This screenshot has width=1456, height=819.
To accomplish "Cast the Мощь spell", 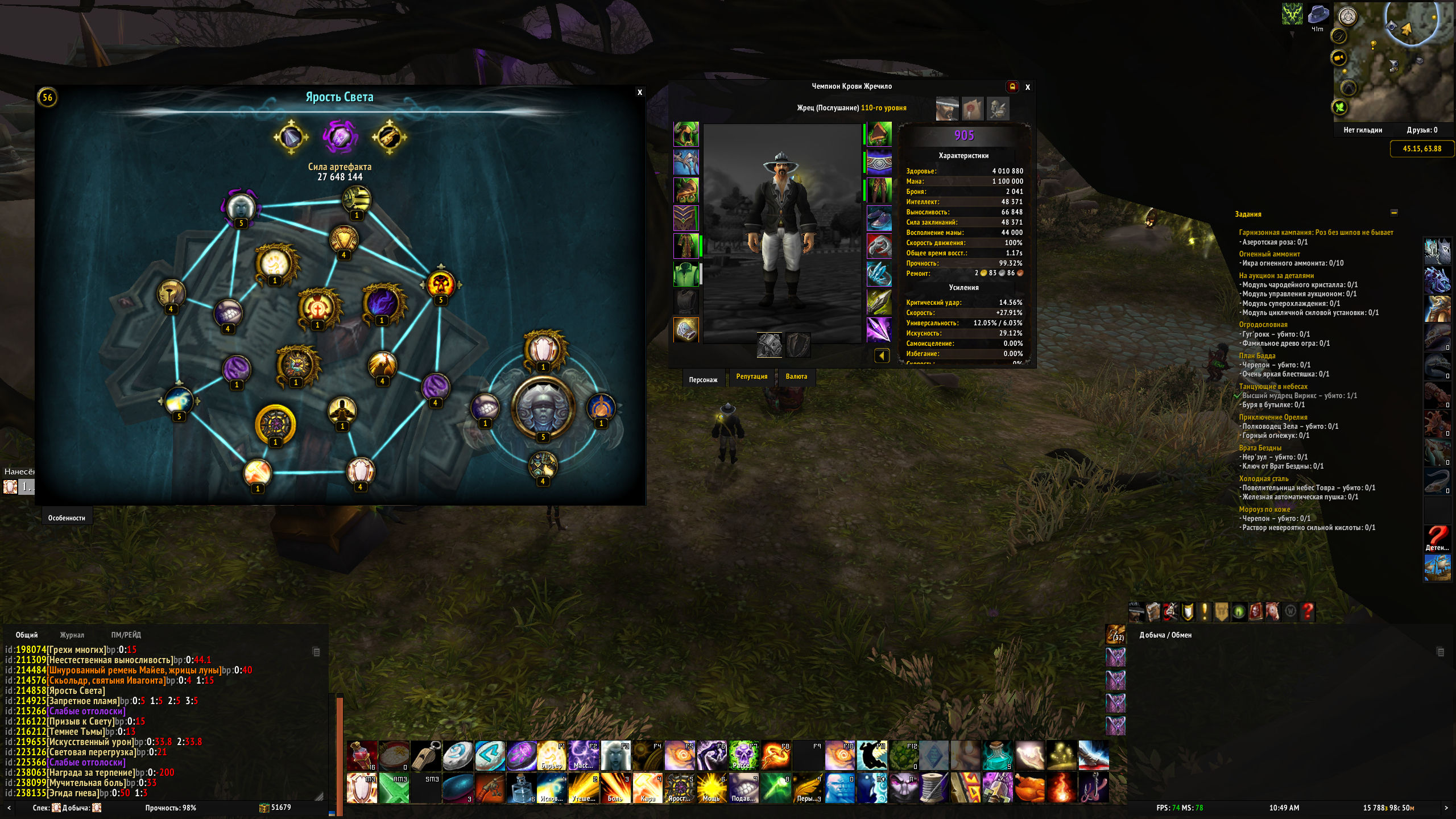I will [711, 788].
